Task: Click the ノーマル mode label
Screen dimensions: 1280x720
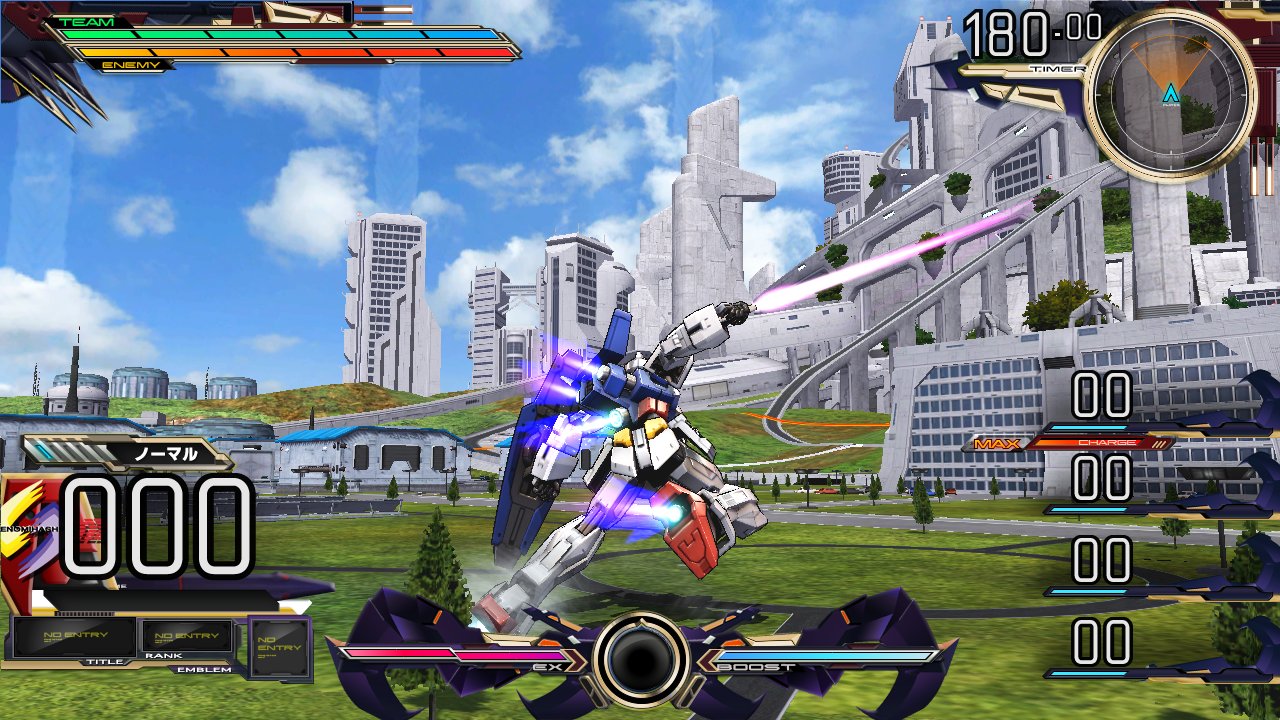Action: pyautogui.click(x=166, y=453)
